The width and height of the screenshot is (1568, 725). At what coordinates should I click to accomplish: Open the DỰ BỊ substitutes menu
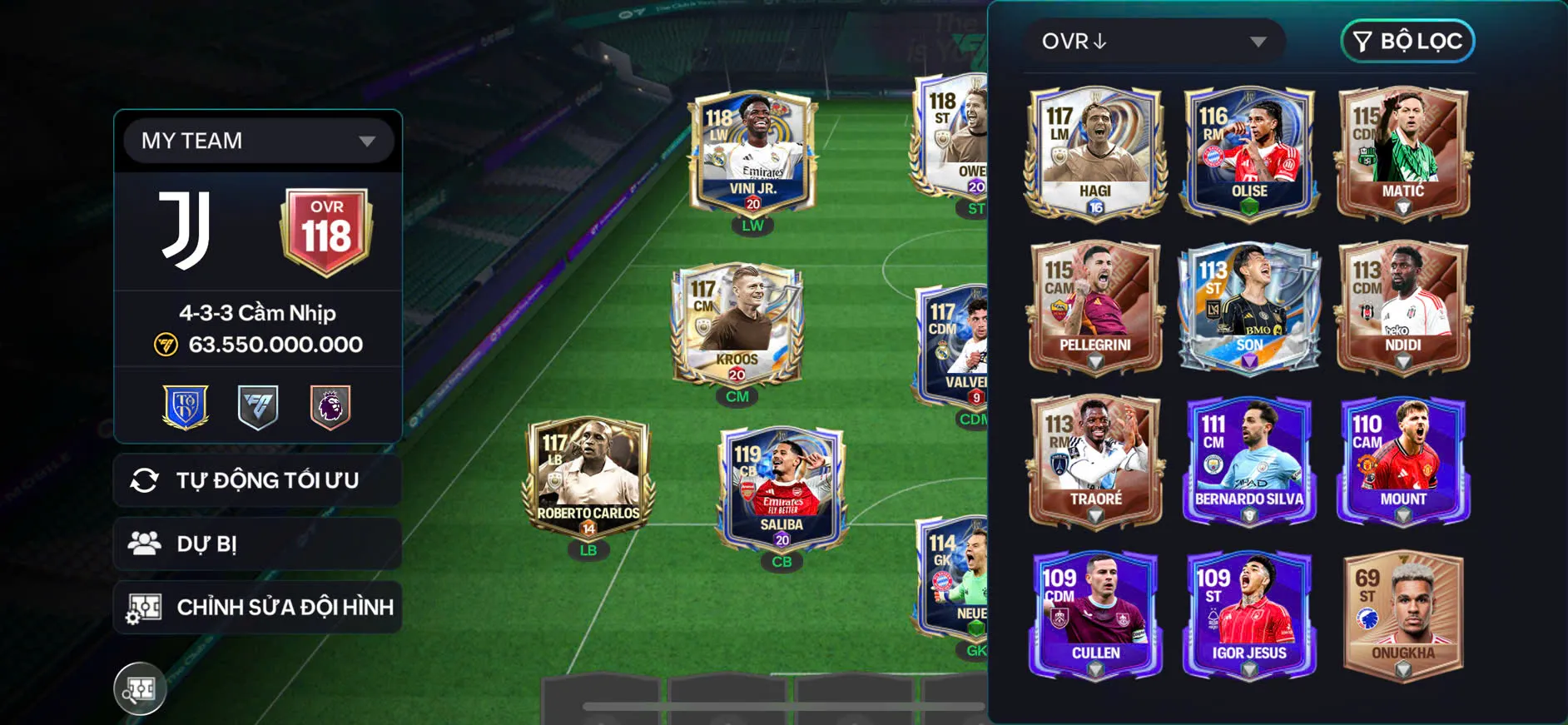coord(257,544)
